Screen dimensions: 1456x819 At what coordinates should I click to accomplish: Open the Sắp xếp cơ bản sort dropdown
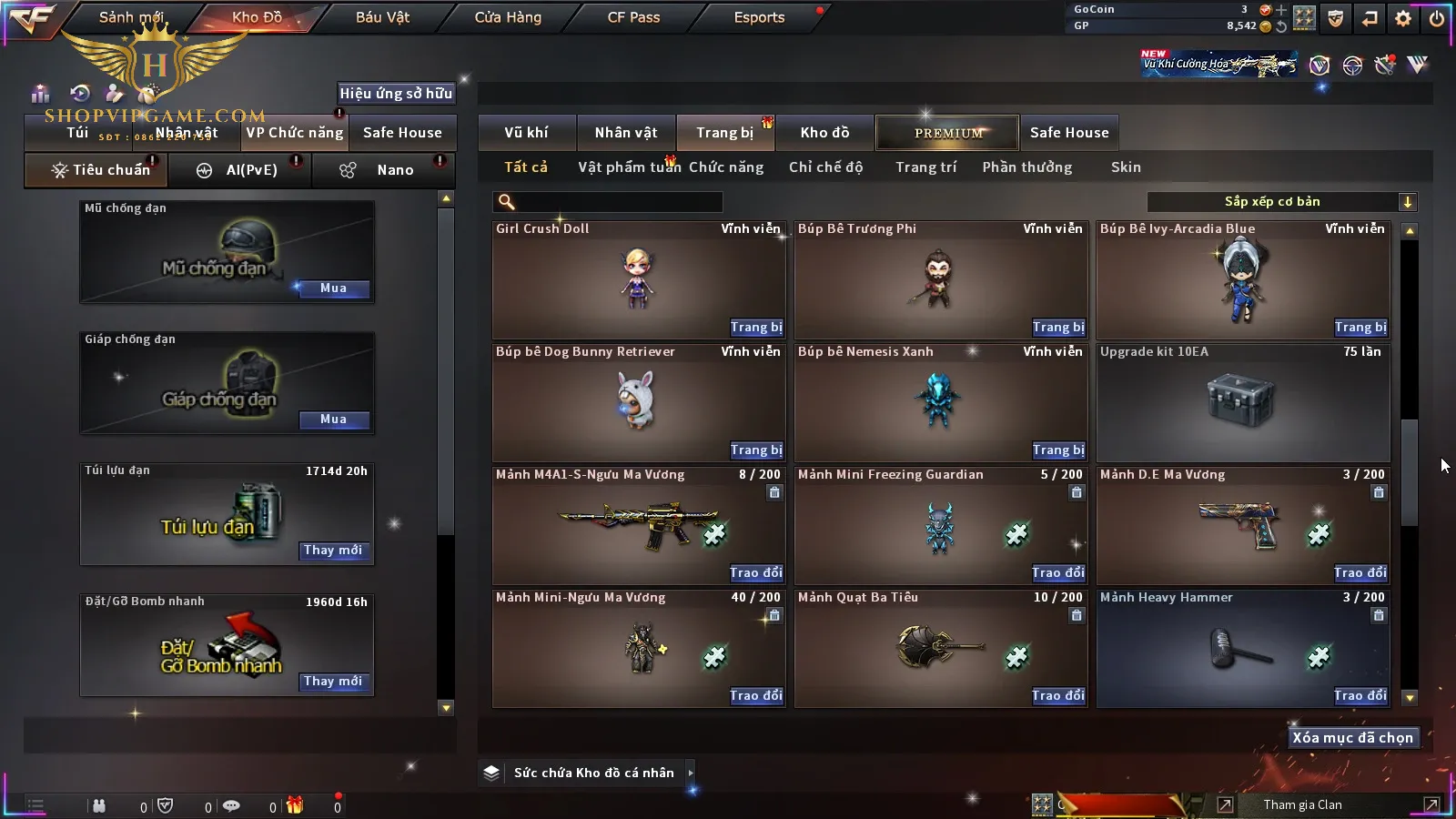[x=1280, y=202]
